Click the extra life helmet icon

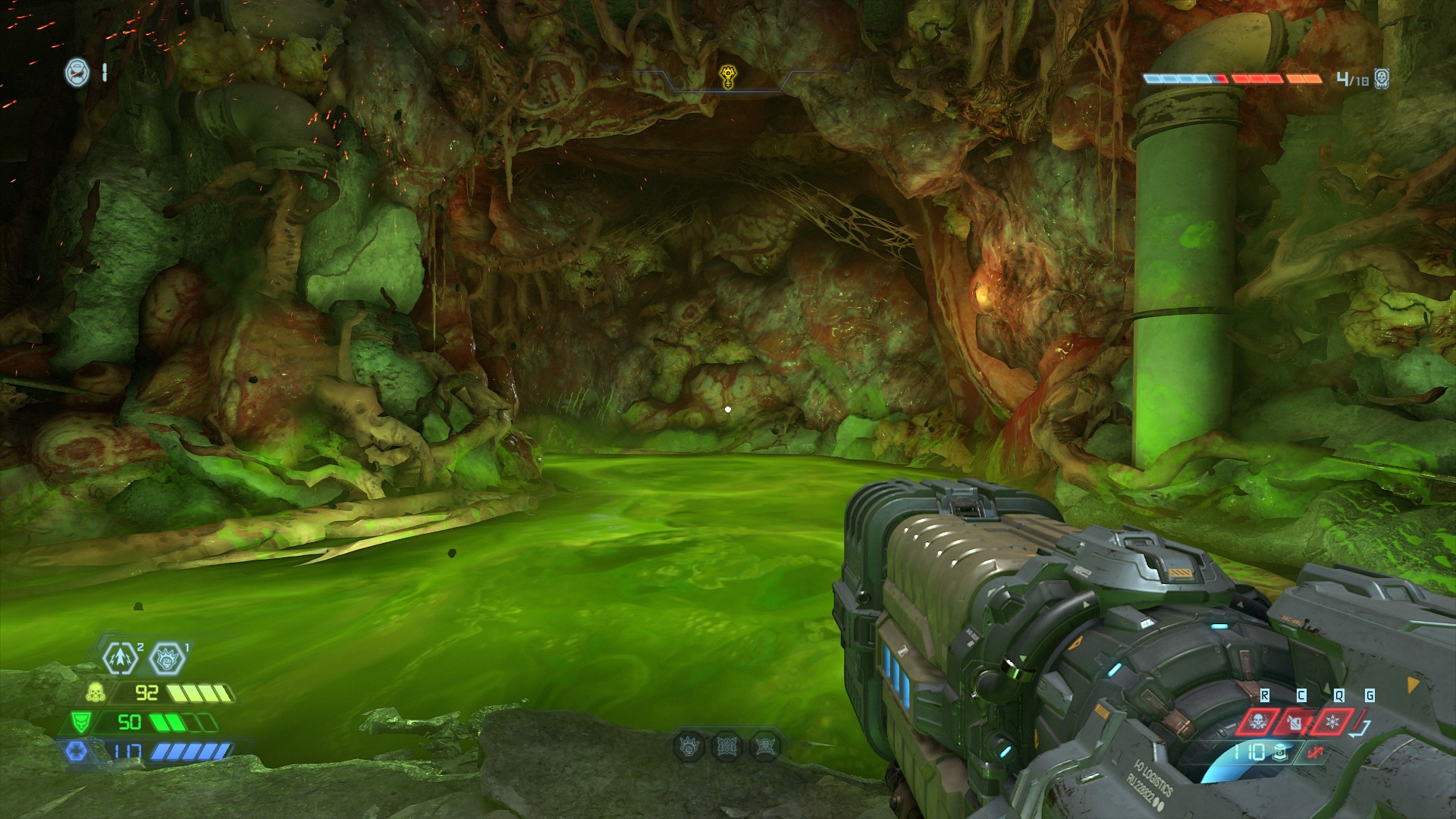tap(77, 72)
